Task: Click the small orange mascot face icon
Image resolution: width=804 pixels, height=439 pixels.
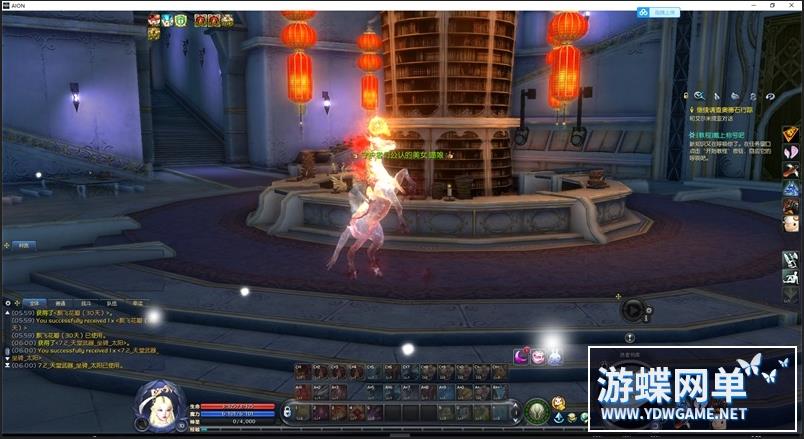Action: coord(790,224)
